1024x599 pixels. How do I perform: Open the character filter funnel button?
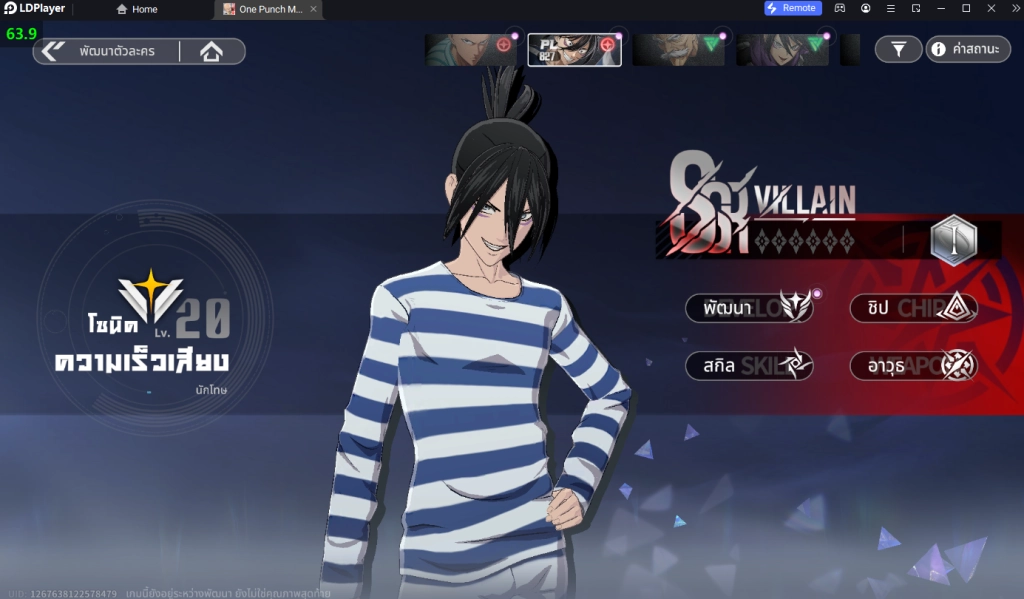898,49
